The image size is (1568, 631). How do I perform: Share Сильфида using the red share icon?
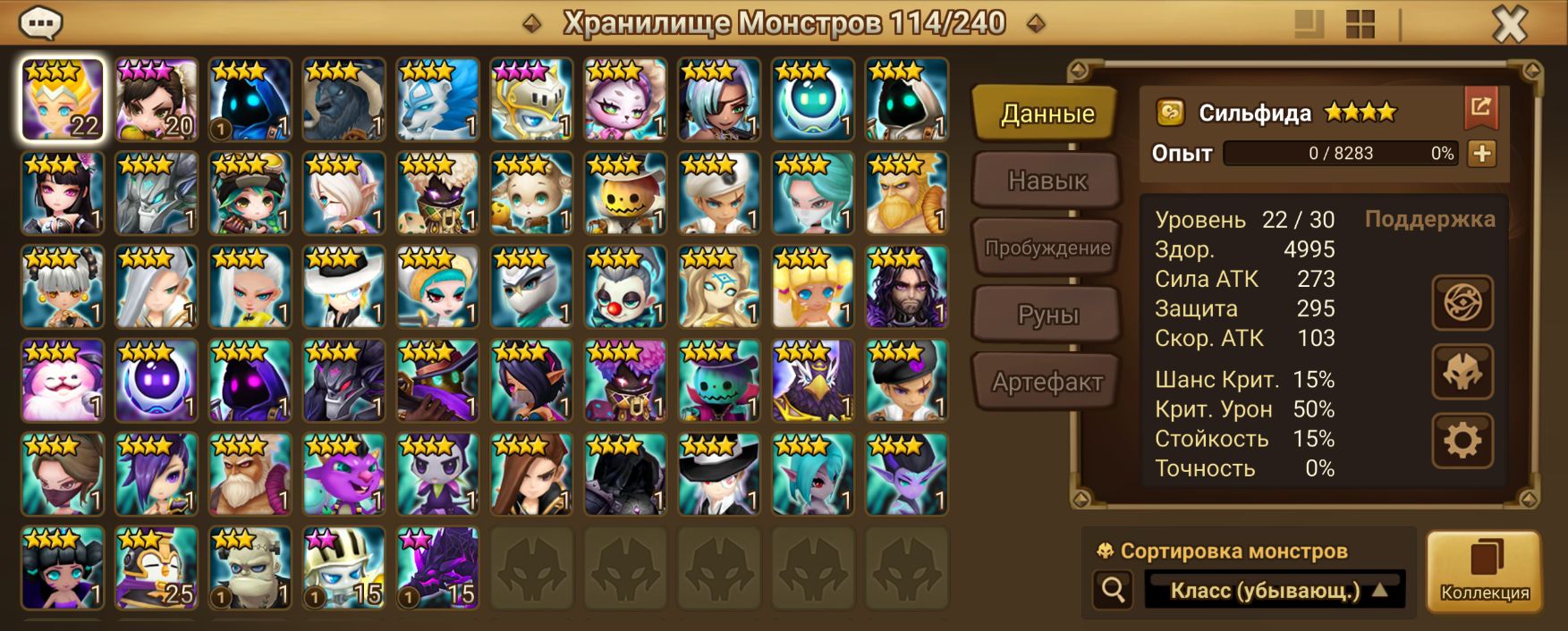pos(1480,108)
